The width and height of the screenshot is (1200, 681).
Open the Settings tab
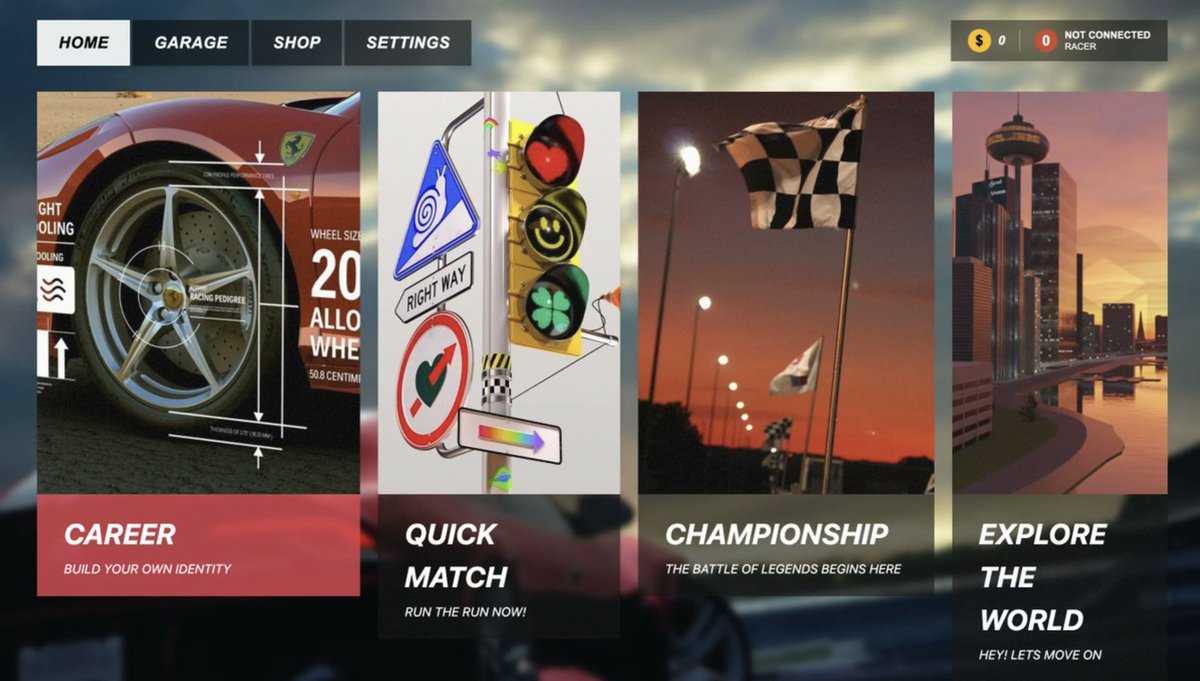point(407,43)
